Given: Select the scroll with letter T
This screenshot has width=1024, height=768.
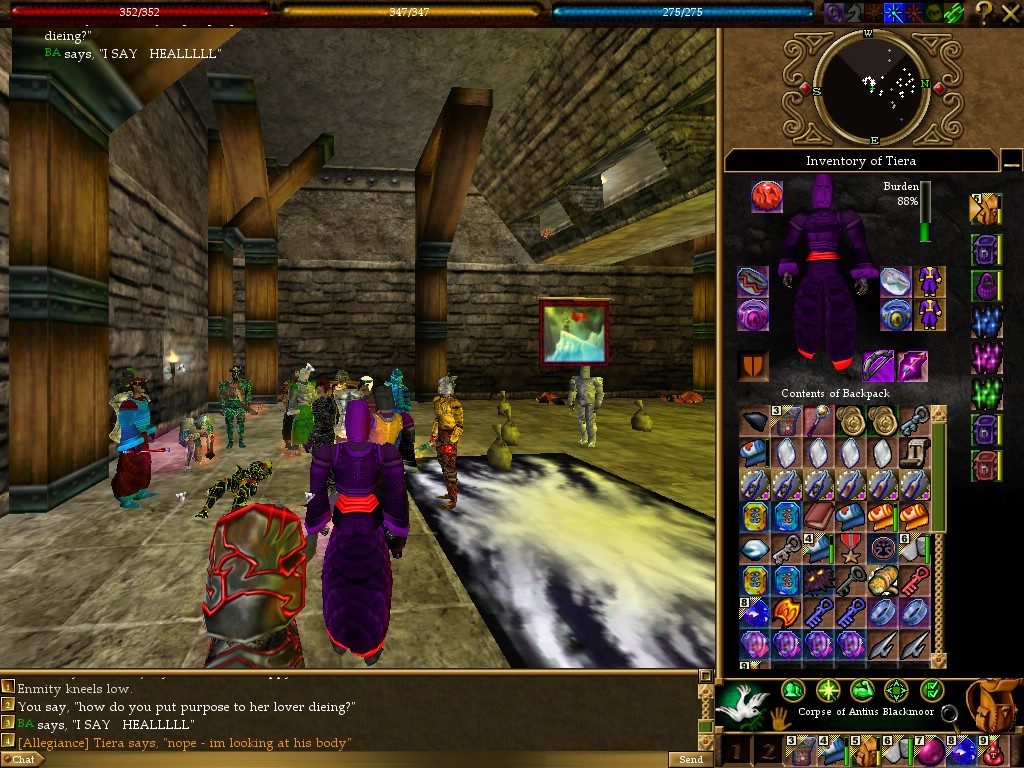Looking at the screenshot, I should pyautogui.click(x=915, y=453).
